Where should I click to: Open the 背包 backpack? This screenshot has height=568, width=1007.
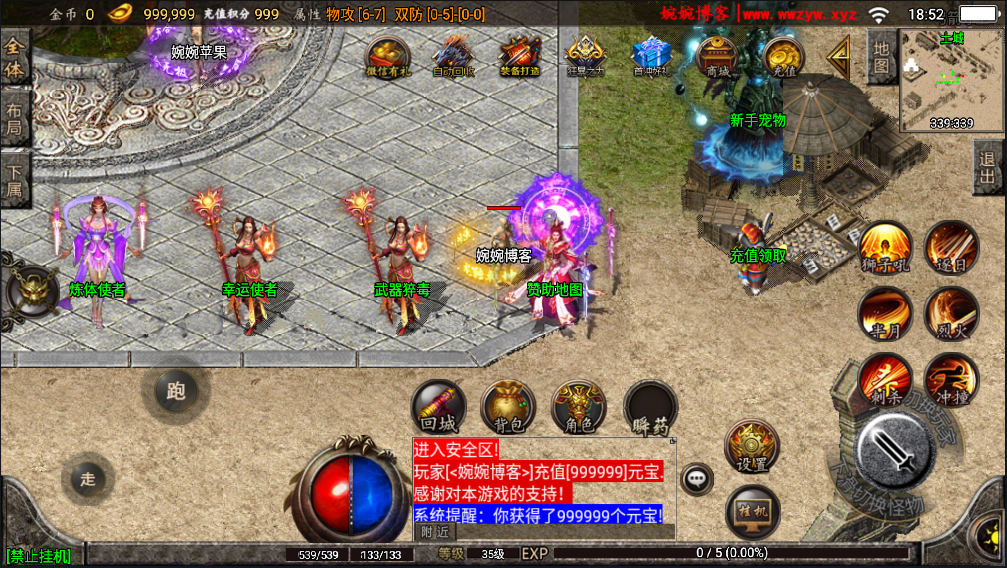pyautogui.click(x=508, y=408)
